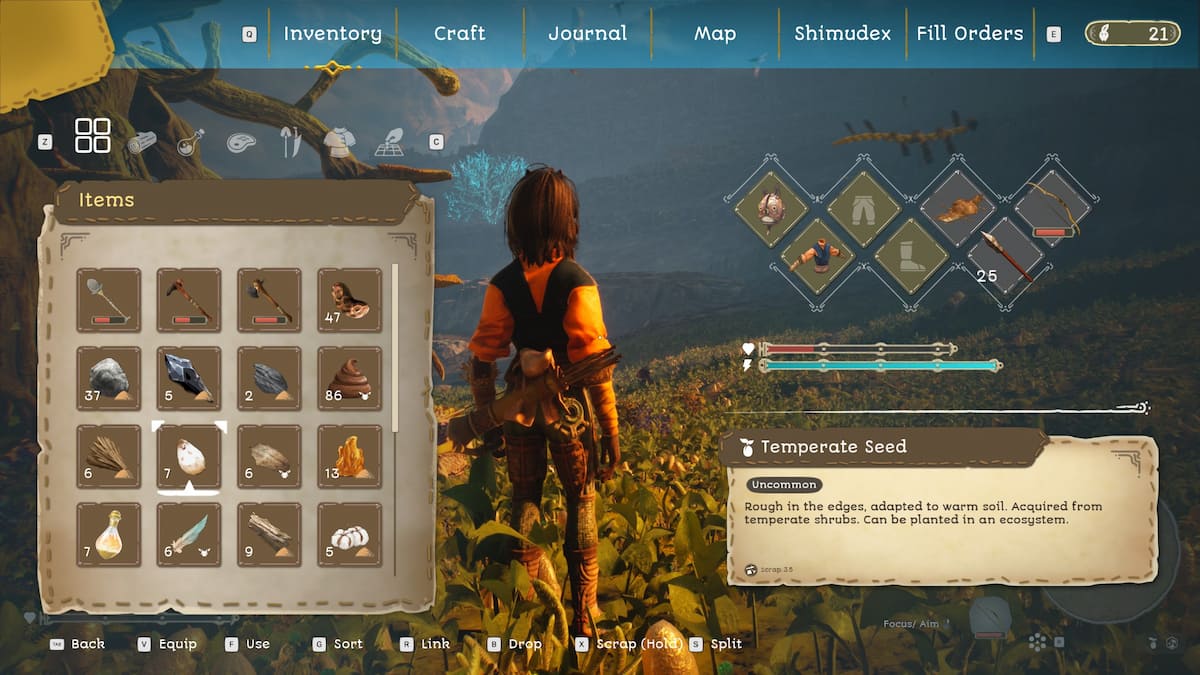Choose the armor shirt category filter

click(338, 142)
